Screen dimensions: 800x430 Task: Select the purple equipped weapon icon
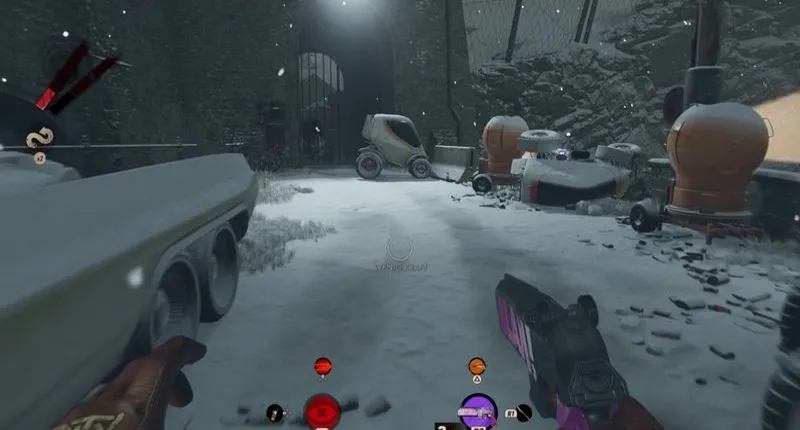click(478, 411)
